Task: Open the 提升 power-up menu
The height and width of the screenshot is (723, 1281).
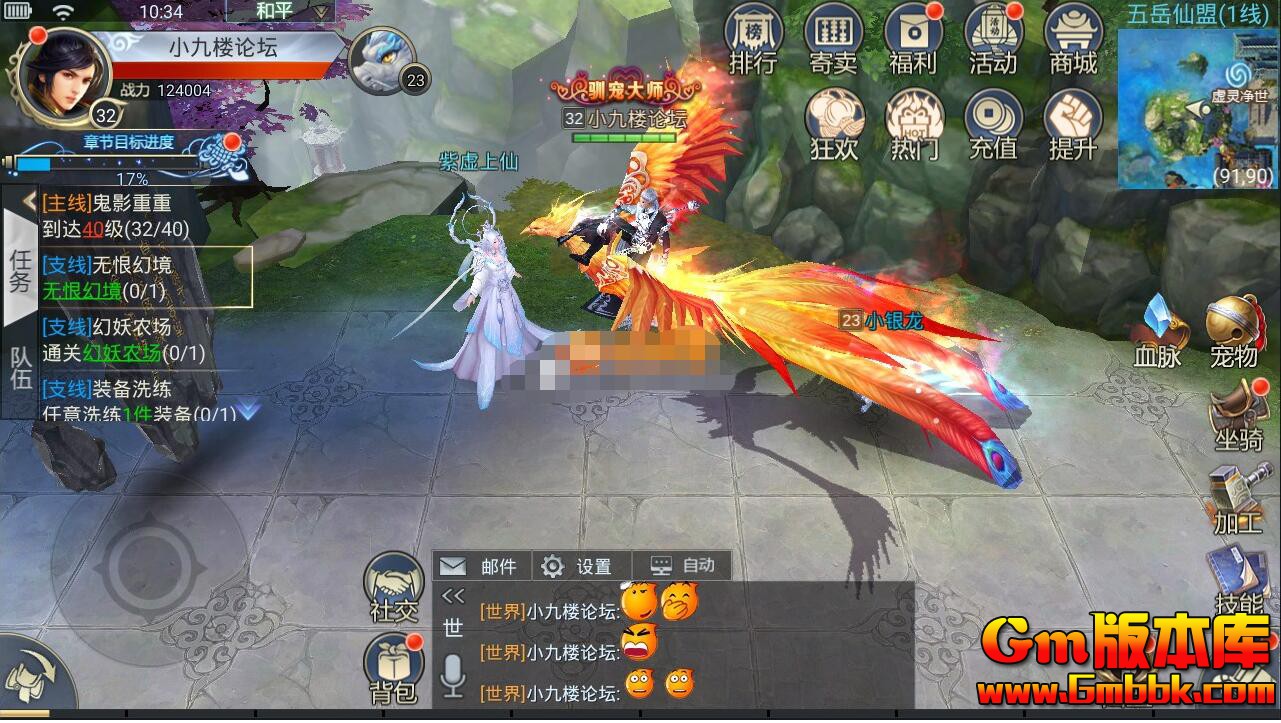Action: coord(1073,124)
